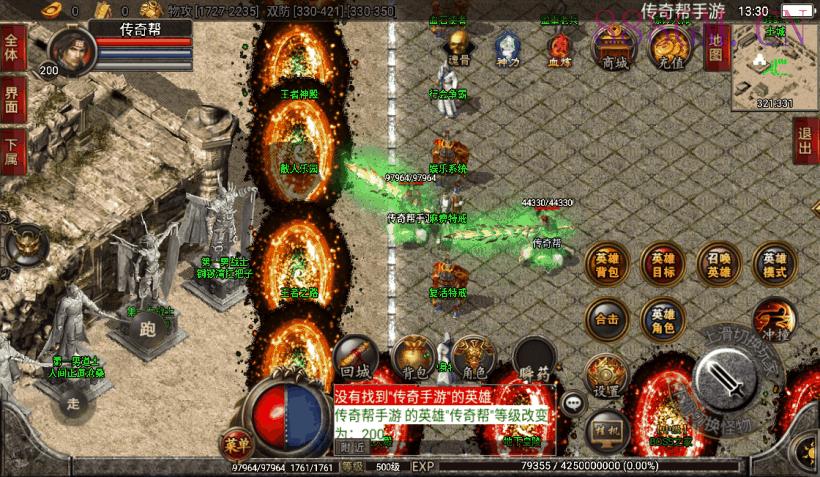The height and width of the screenshot is (477, 820).
Task: Select the 英雄目标 hero target button
Action: tap(663, 264)
